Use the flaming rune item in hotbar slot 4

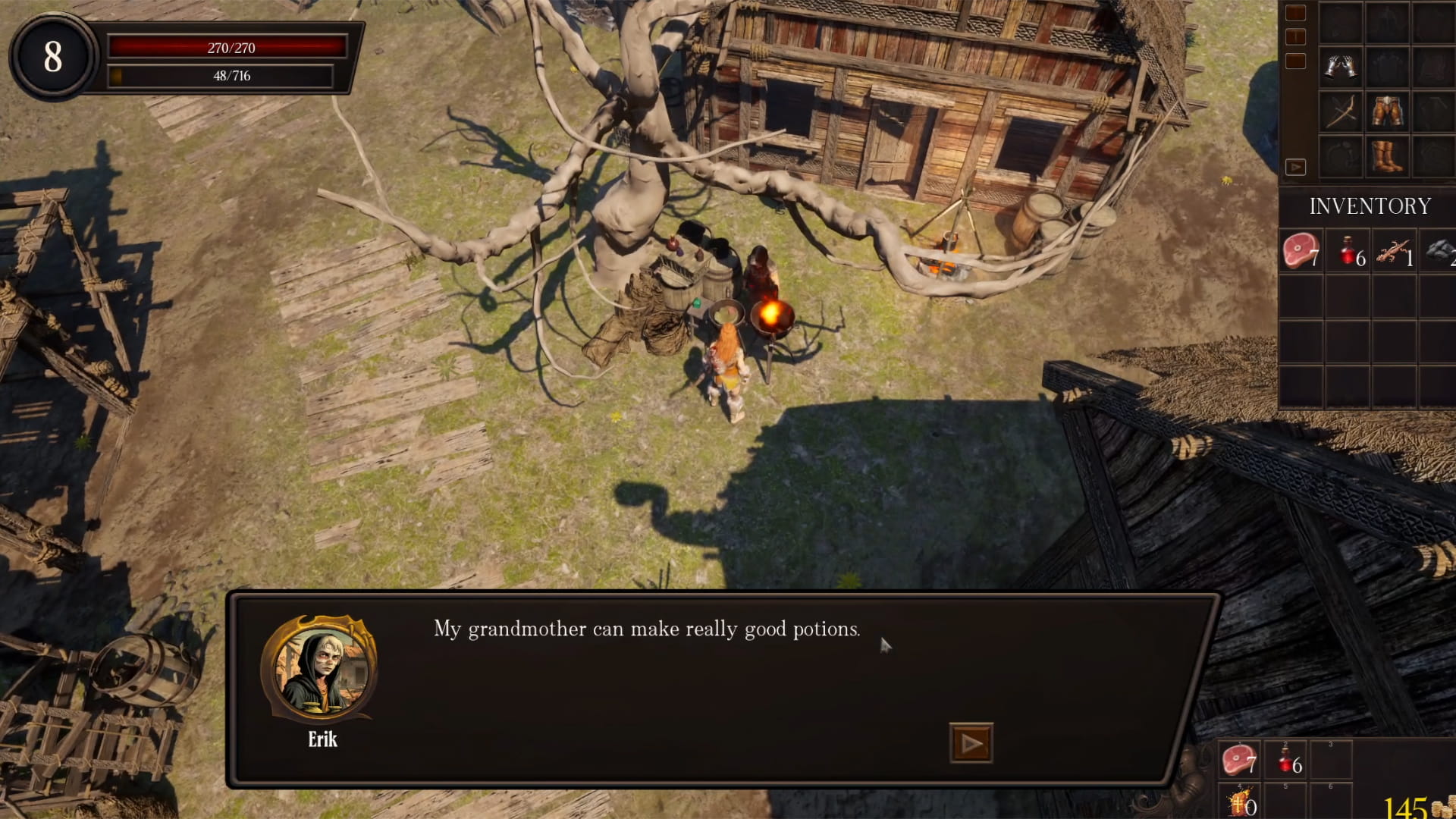point(1239,802)
